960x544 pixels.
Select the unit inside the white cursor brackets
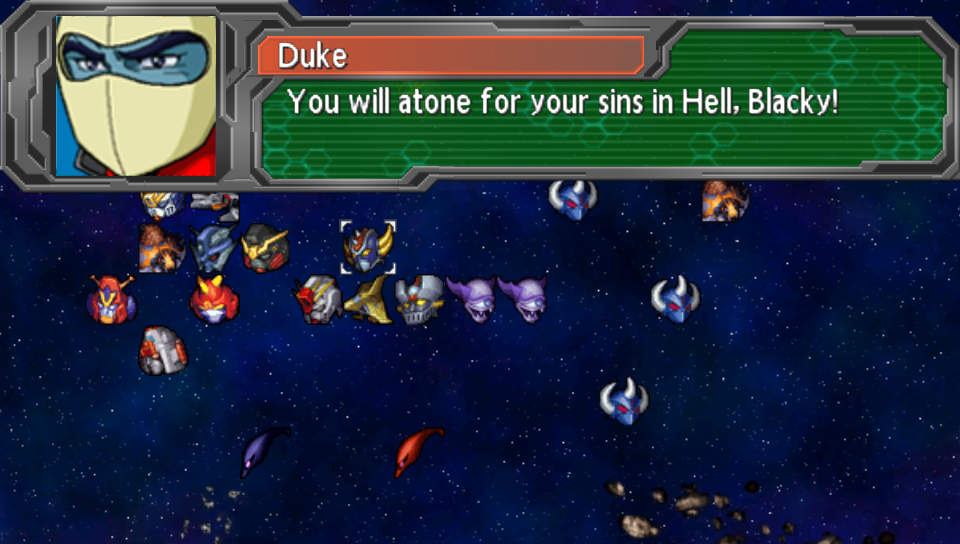point(367,247)
